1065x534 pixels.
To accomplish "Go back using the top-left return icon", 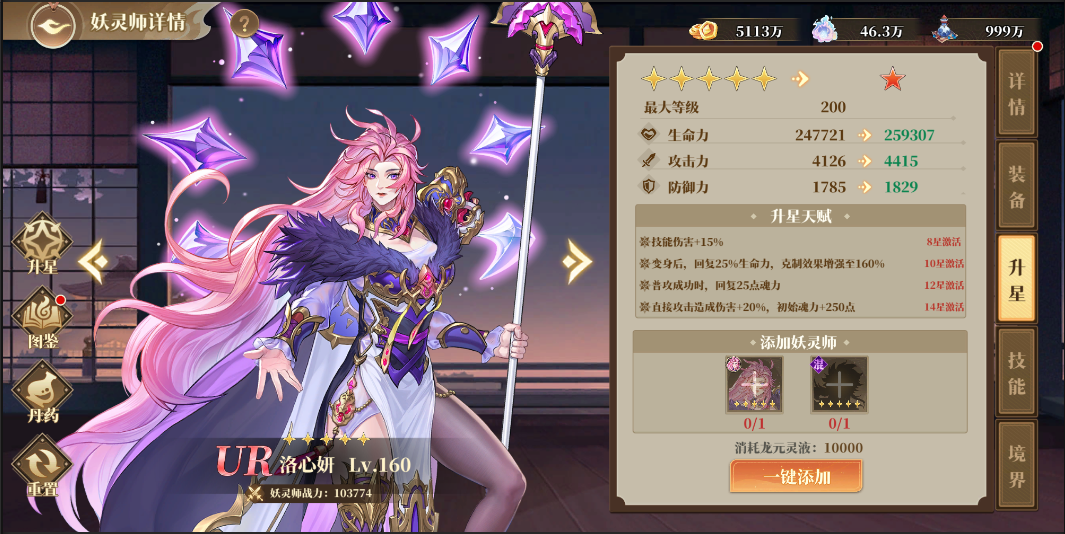I will 52,25.
